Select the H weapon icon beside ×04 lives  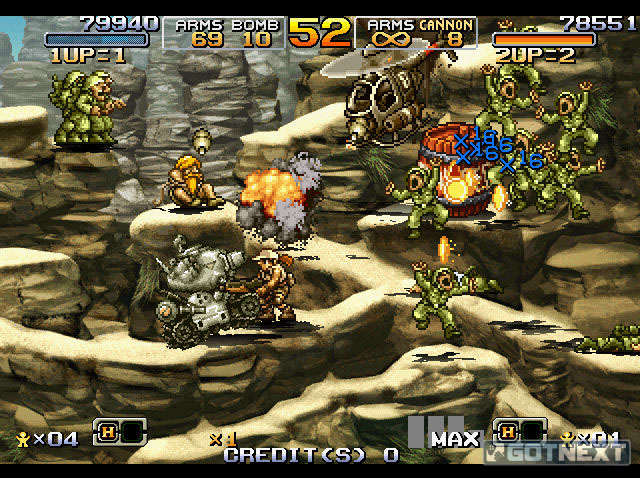108,432
